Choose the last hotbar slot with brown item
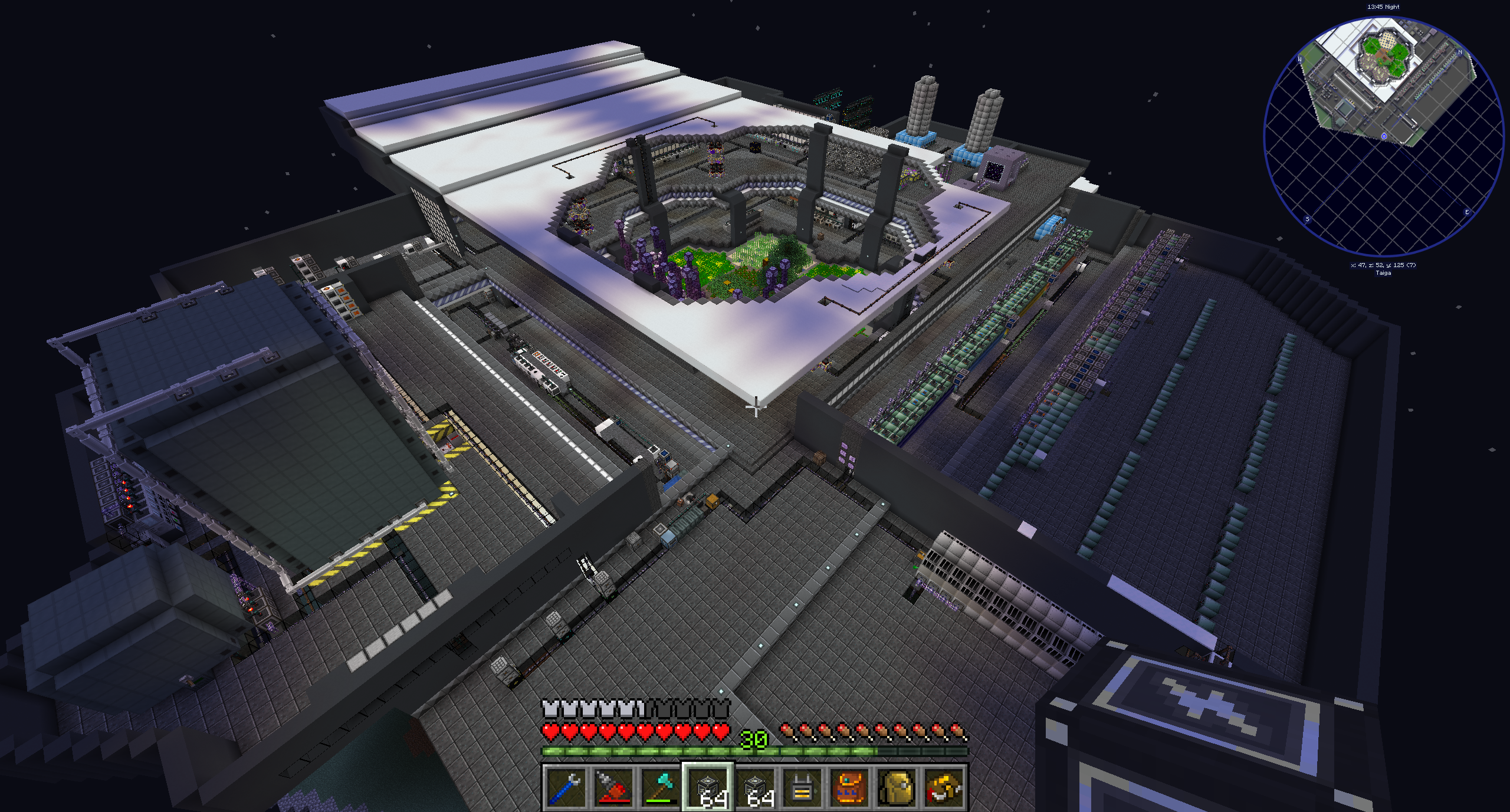The image size is (1510, 812). (944, 788)
